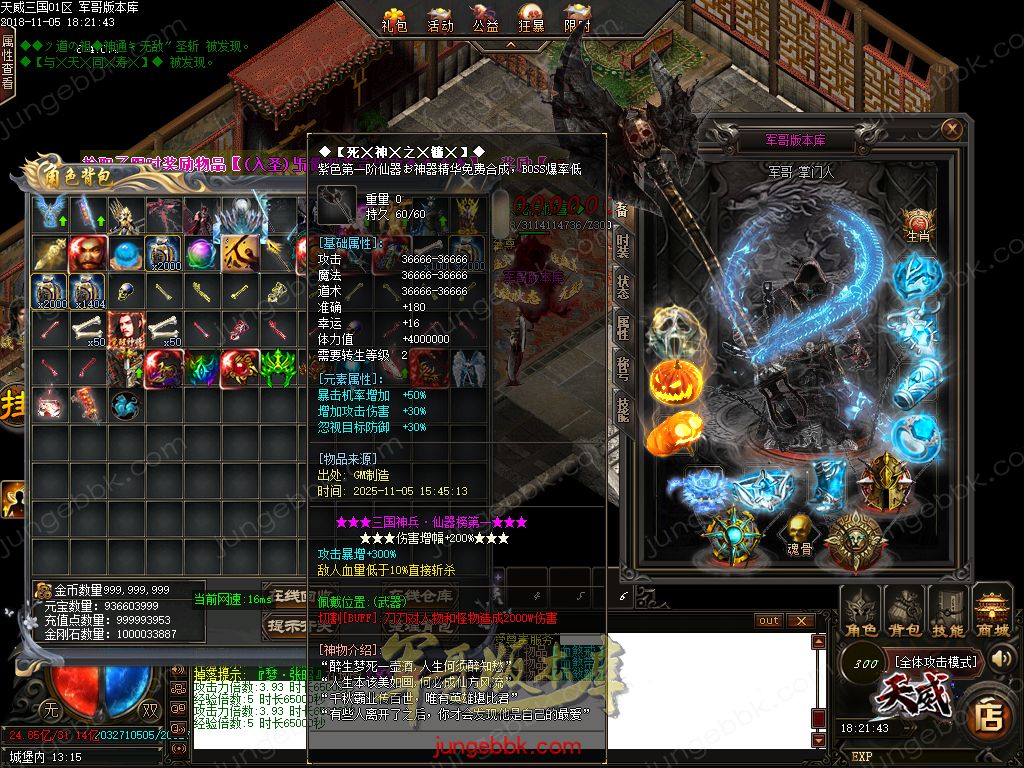
Task: Open the 技能 skills panel
Action: point(948,612)
